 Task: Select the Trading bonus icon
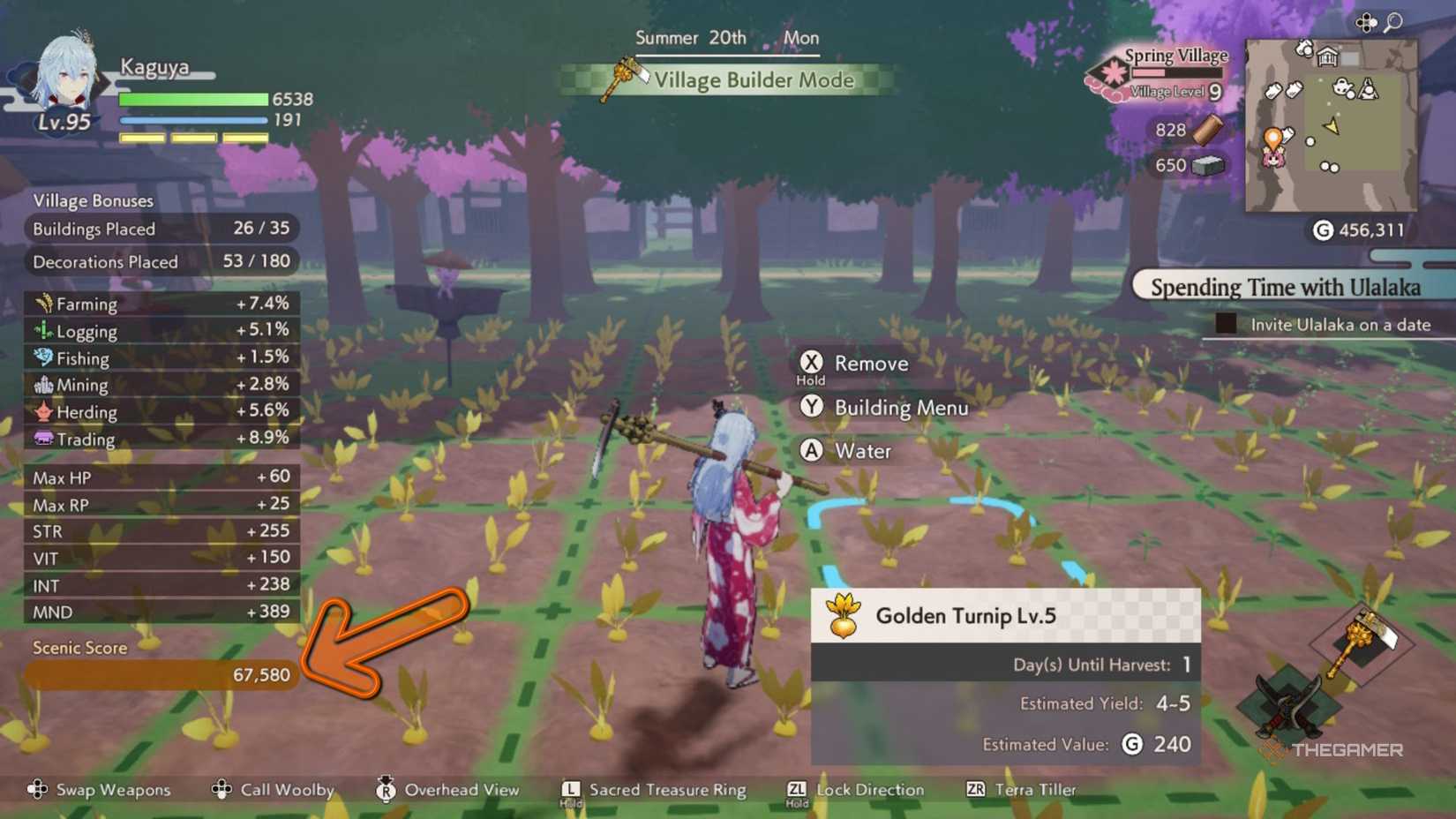[46, 439]
